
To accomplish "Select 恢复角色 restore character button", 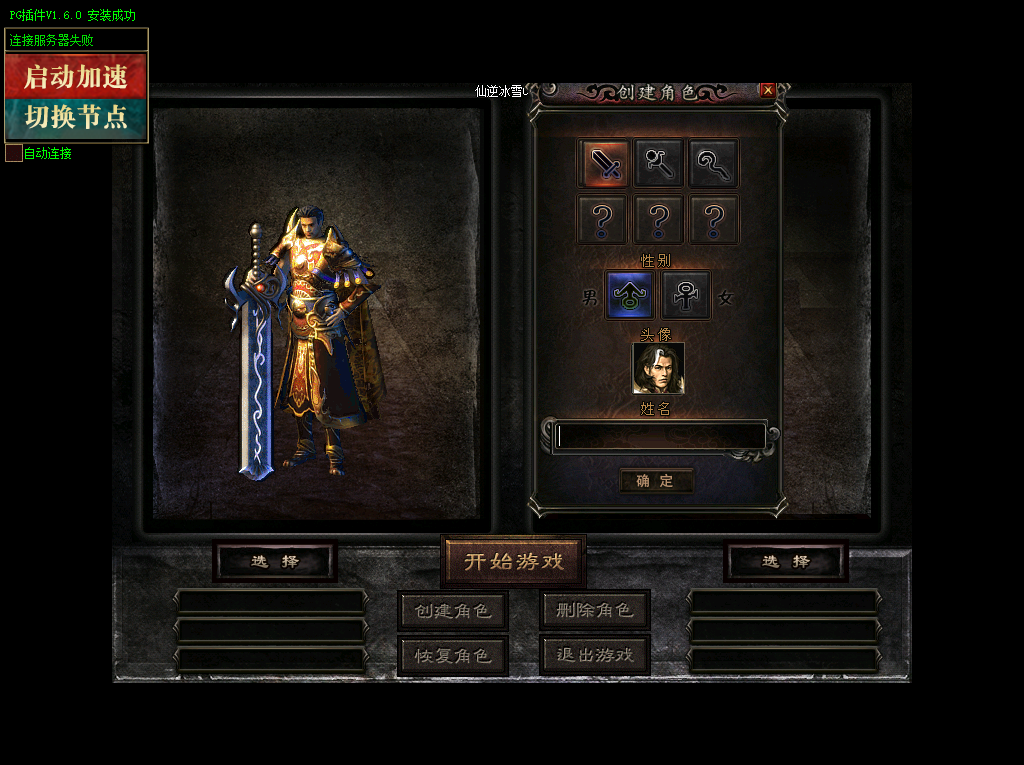I will (453, 655).
